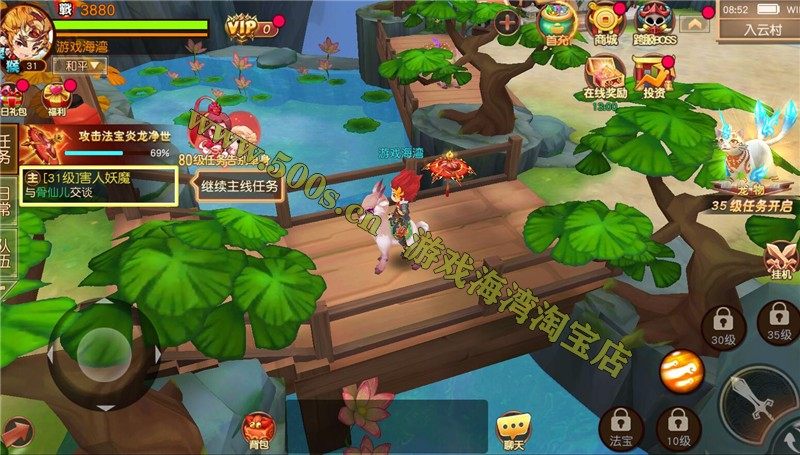This screenshot has width=800, height=455.
Task: Select the 害人妖魔 main quest tracker
Action: (95, 184)
